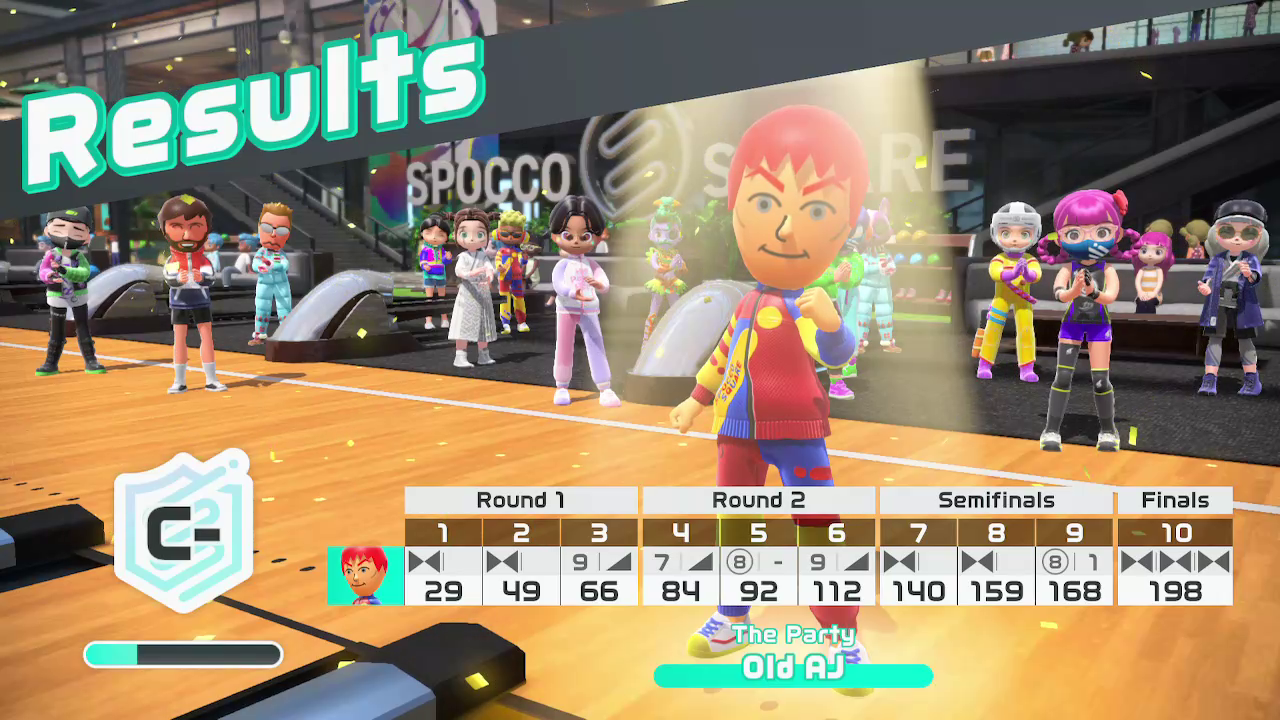Select the red-haired Mii portrait on the scoreboard
This screenshot has height=720, width=1280.
pos(365,576)
